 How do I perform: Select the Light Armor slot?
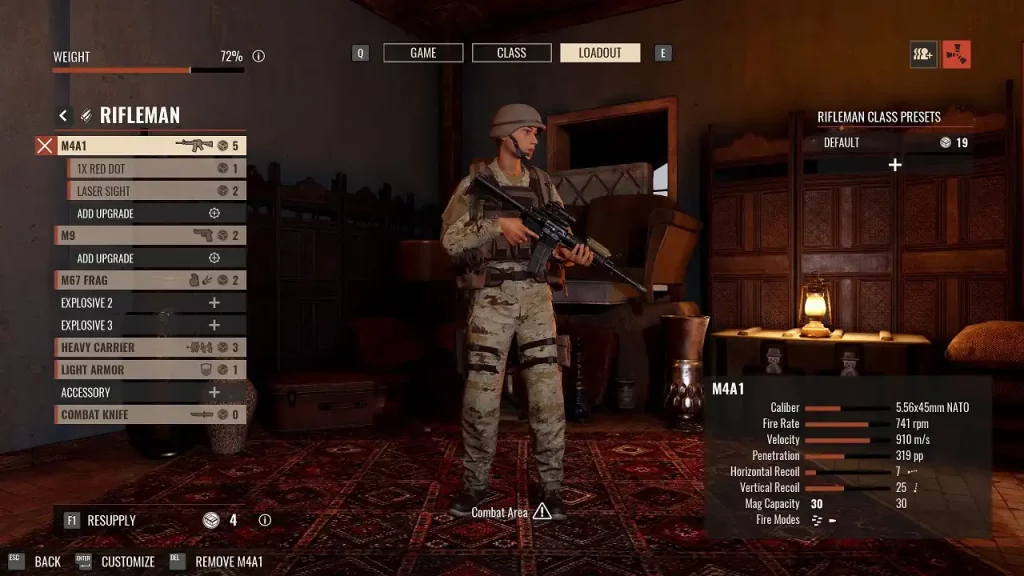point(150,370)
